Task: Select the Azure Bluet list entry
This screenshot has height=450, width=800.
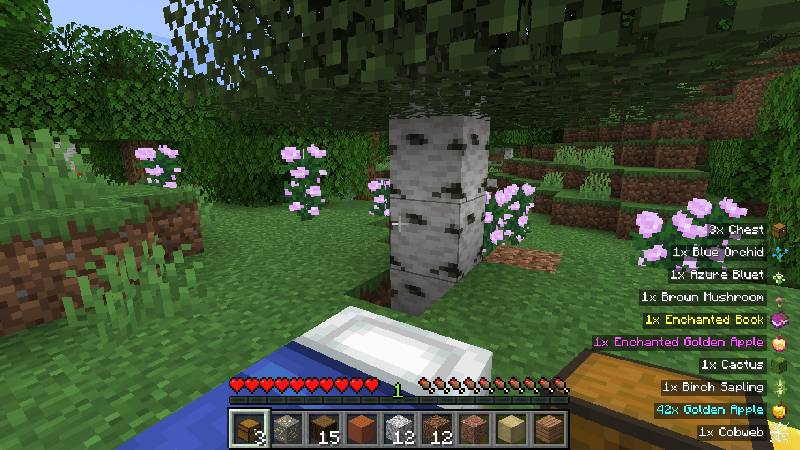Action: click(722, 275)
